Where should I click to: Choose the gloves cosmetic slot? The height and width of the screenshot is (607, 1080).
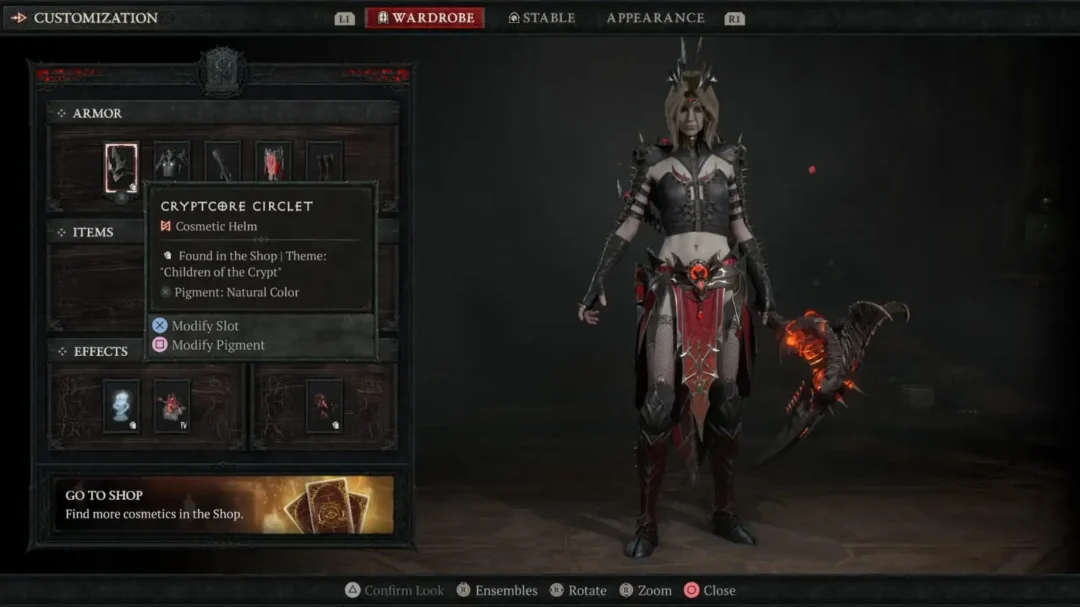[x=222, y=162]
